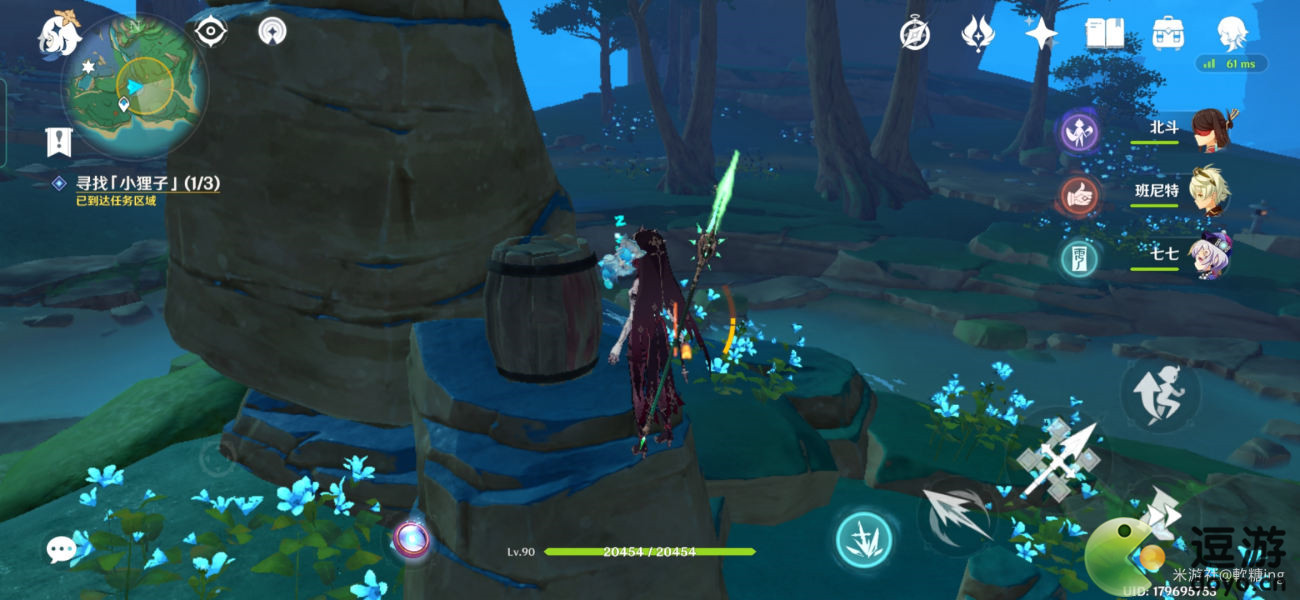Open the adventurer handbook book icon
The image size is (1300, 600).
[1104, 34]
